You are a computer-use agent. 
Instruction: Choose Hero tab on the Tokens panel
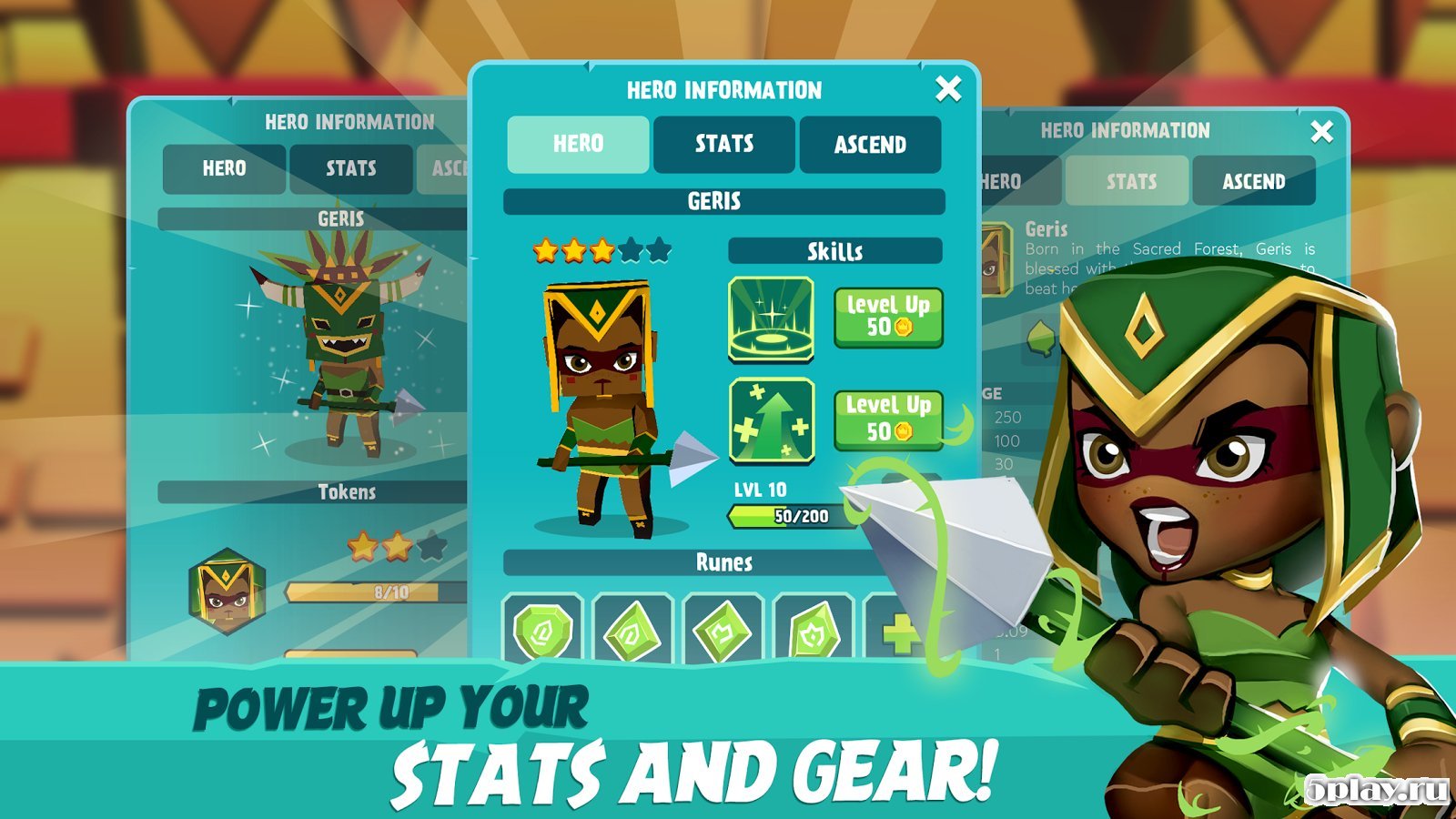(x=224, y=168)
